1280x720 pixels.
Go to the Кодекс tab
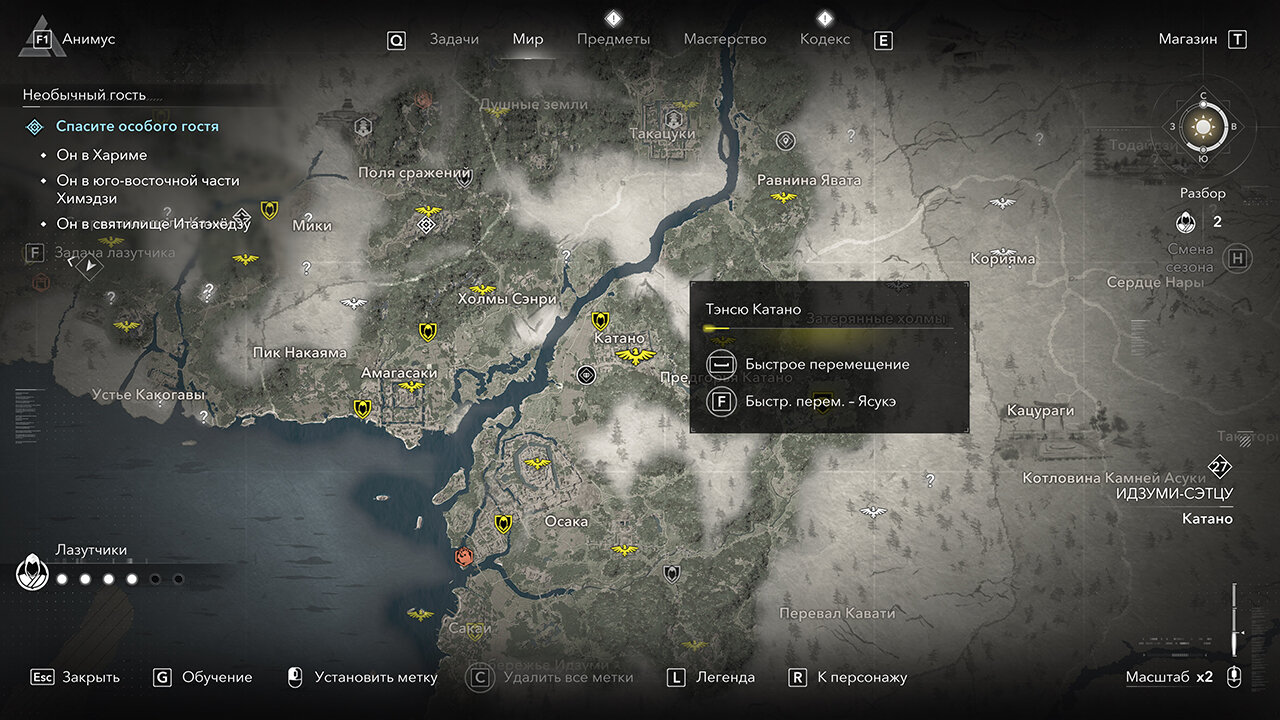pyautogui.click(x=824, y=39)
